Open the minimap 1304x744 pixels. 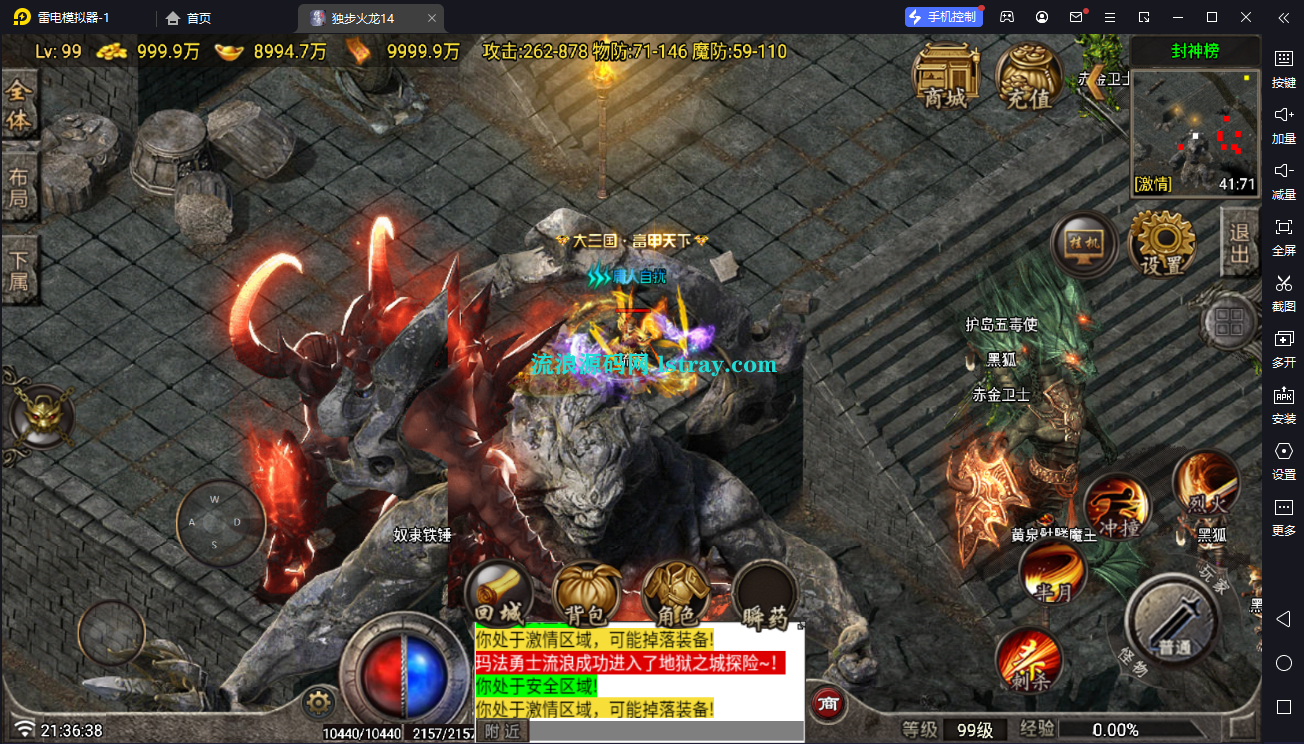click(x=1195, y=130)
